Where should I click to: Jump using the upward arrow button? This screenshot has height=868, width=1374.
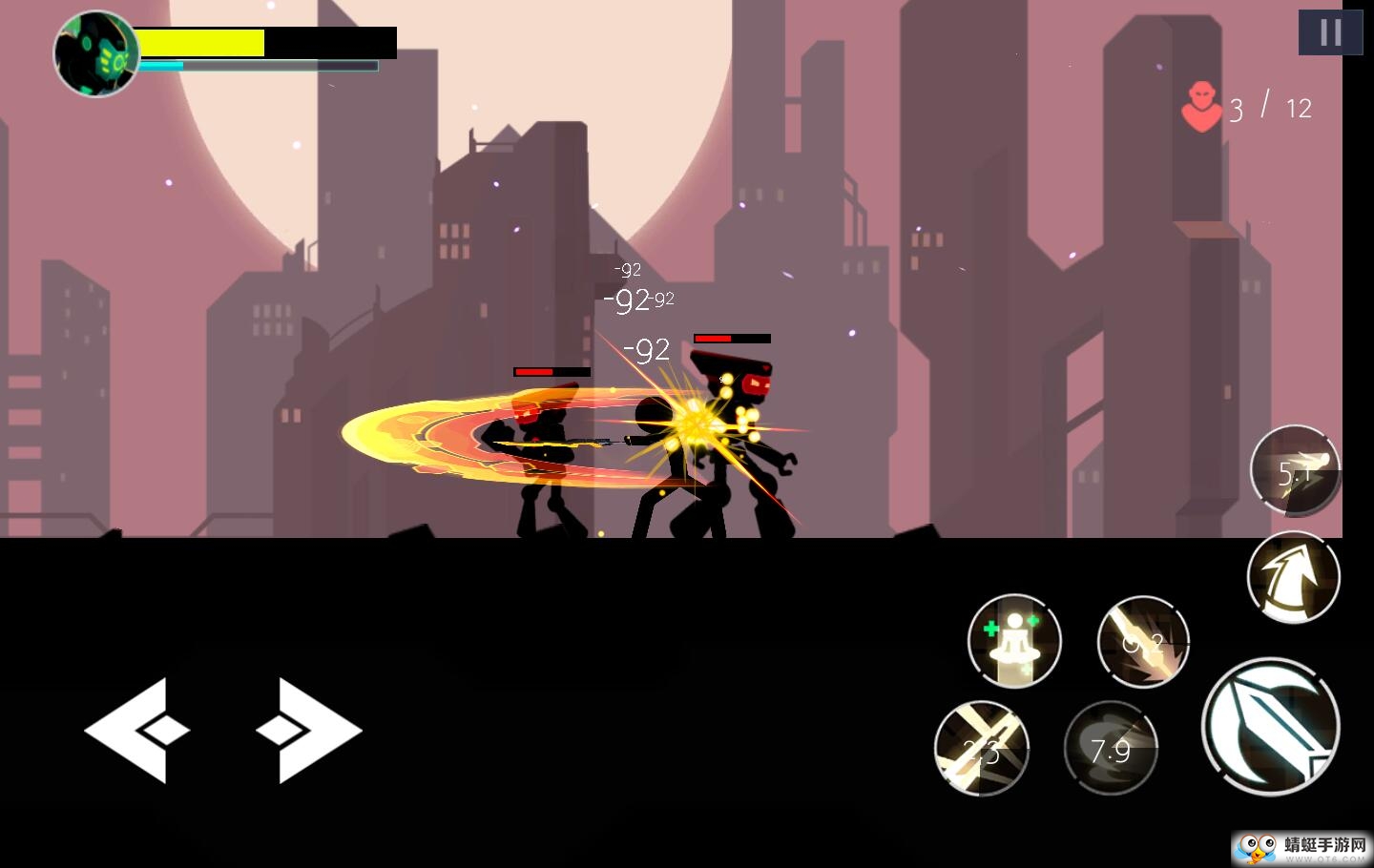1294,577
